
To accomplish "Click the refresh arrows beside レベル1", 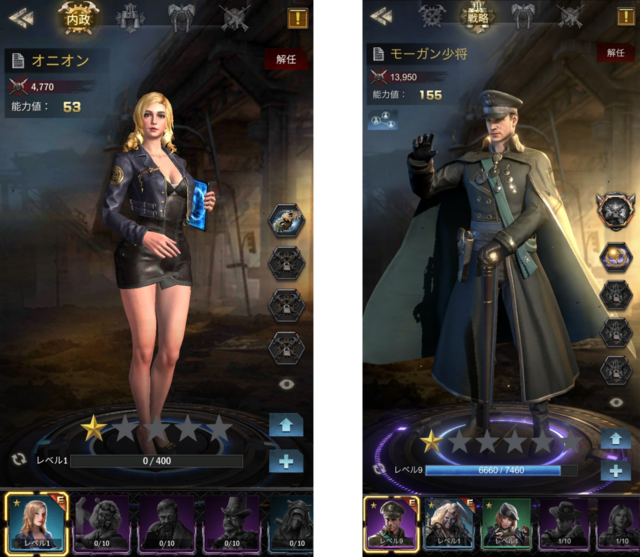I will 18,460.
